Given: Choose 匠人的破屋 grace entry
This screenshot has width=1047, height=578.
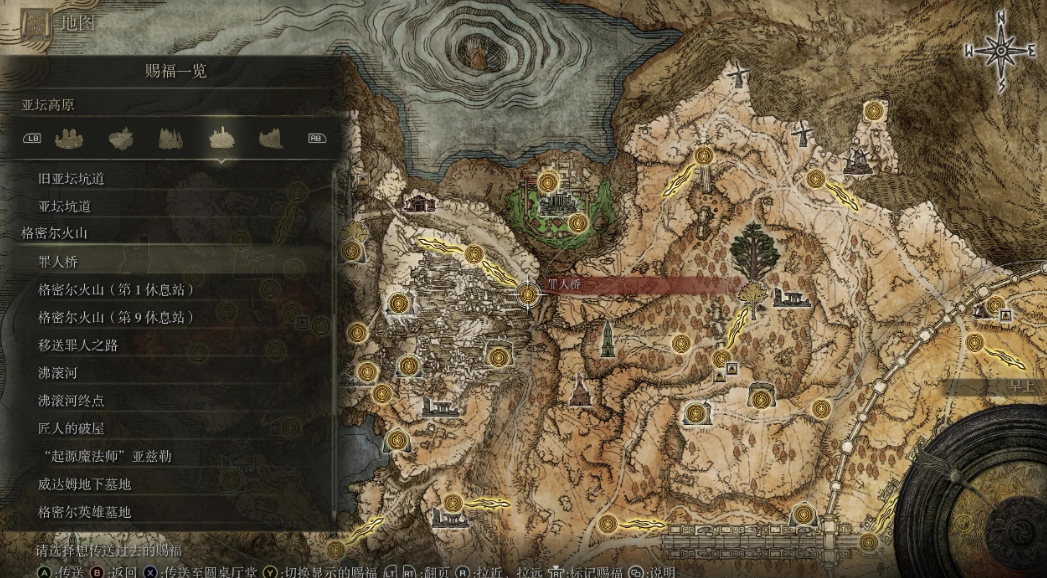Looking at the screenshot, I should pyautogui.click(x=71, y=429).
